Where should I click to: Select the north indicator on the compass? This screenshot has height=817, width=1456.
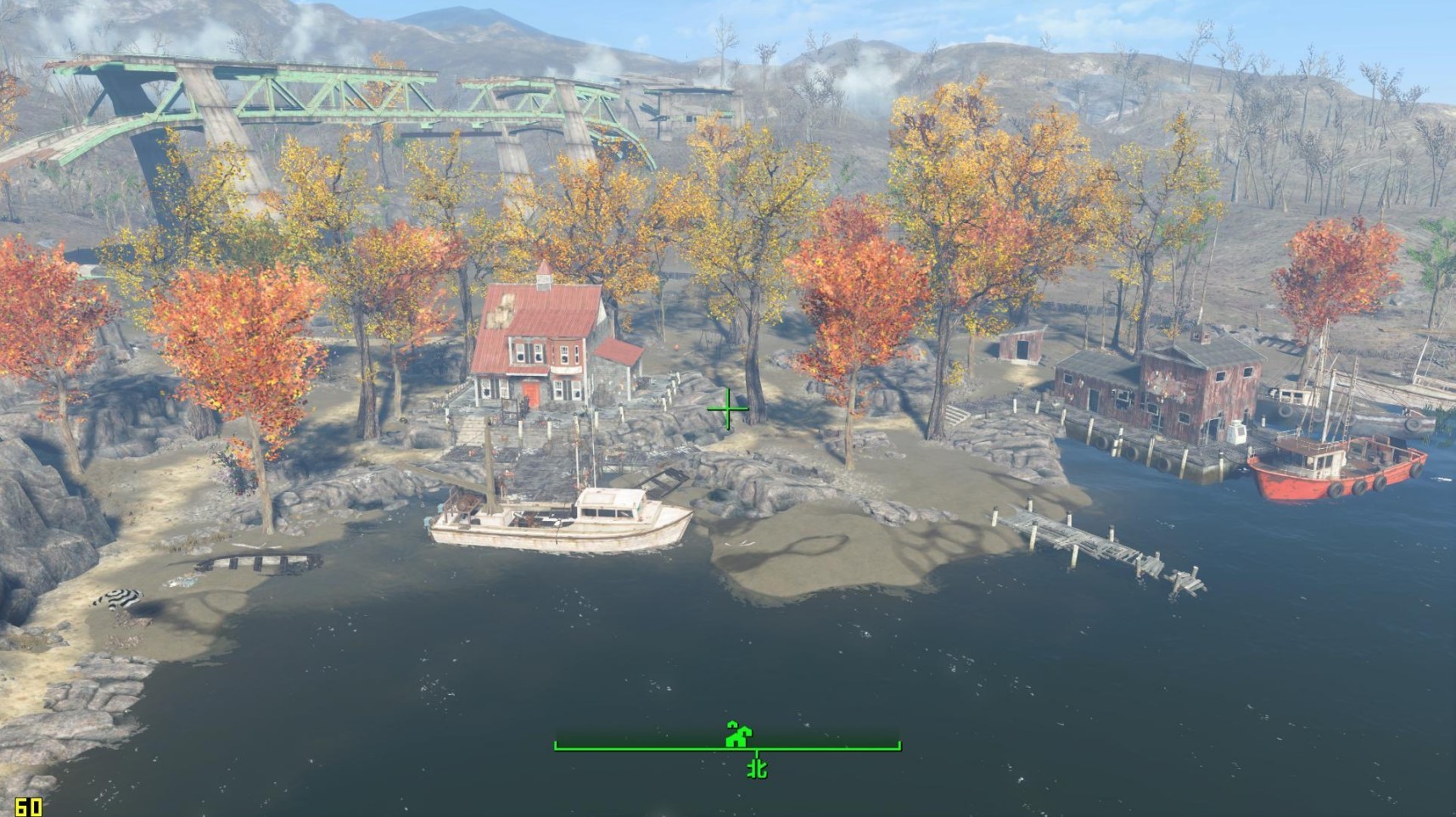(x=757, y=768)
